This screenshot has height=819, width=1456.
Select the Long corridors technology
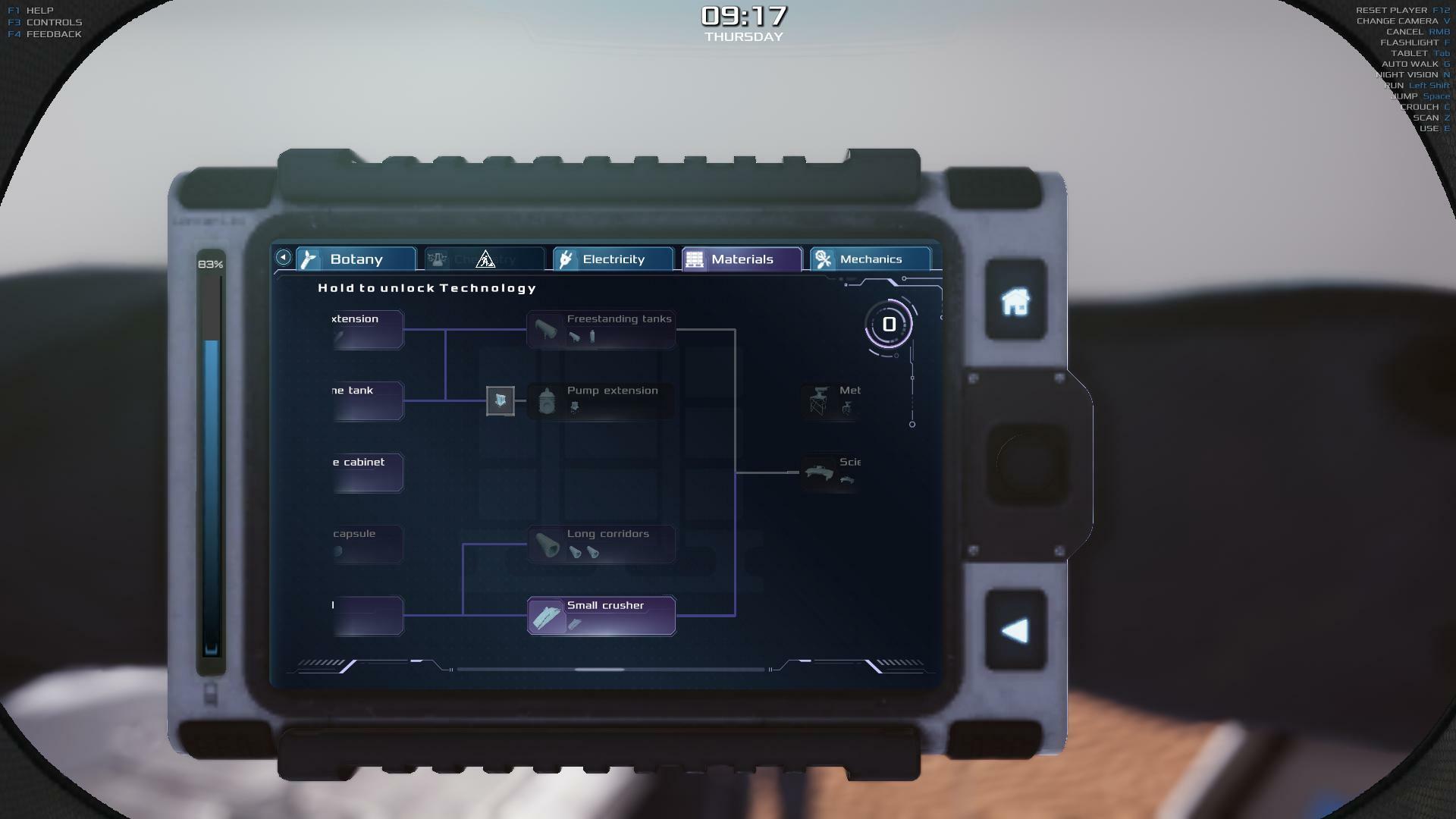pos(601,544)
